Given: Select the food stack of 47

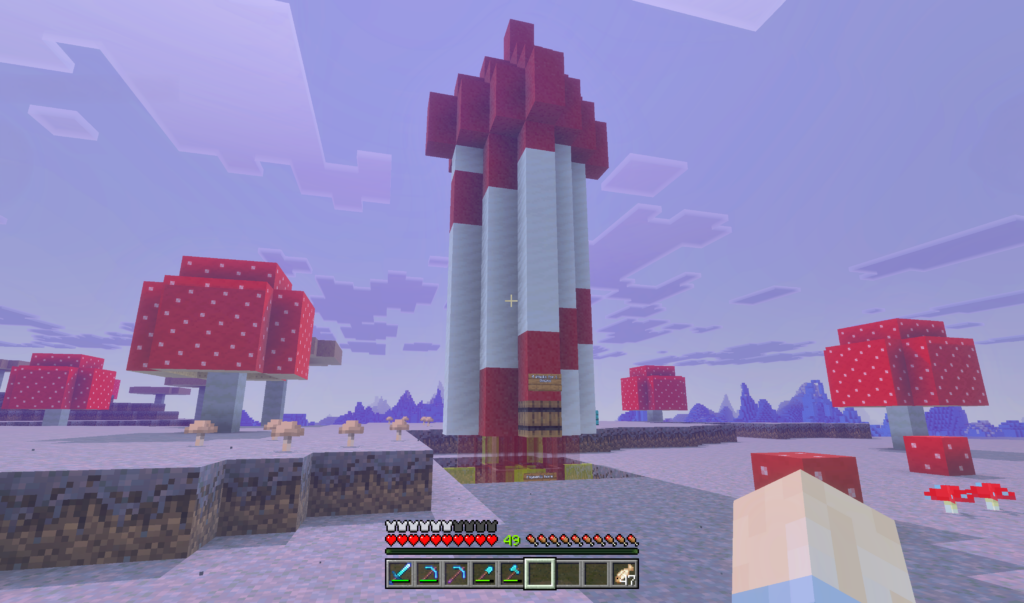Looking at the screenshot, I should [624, 573].
